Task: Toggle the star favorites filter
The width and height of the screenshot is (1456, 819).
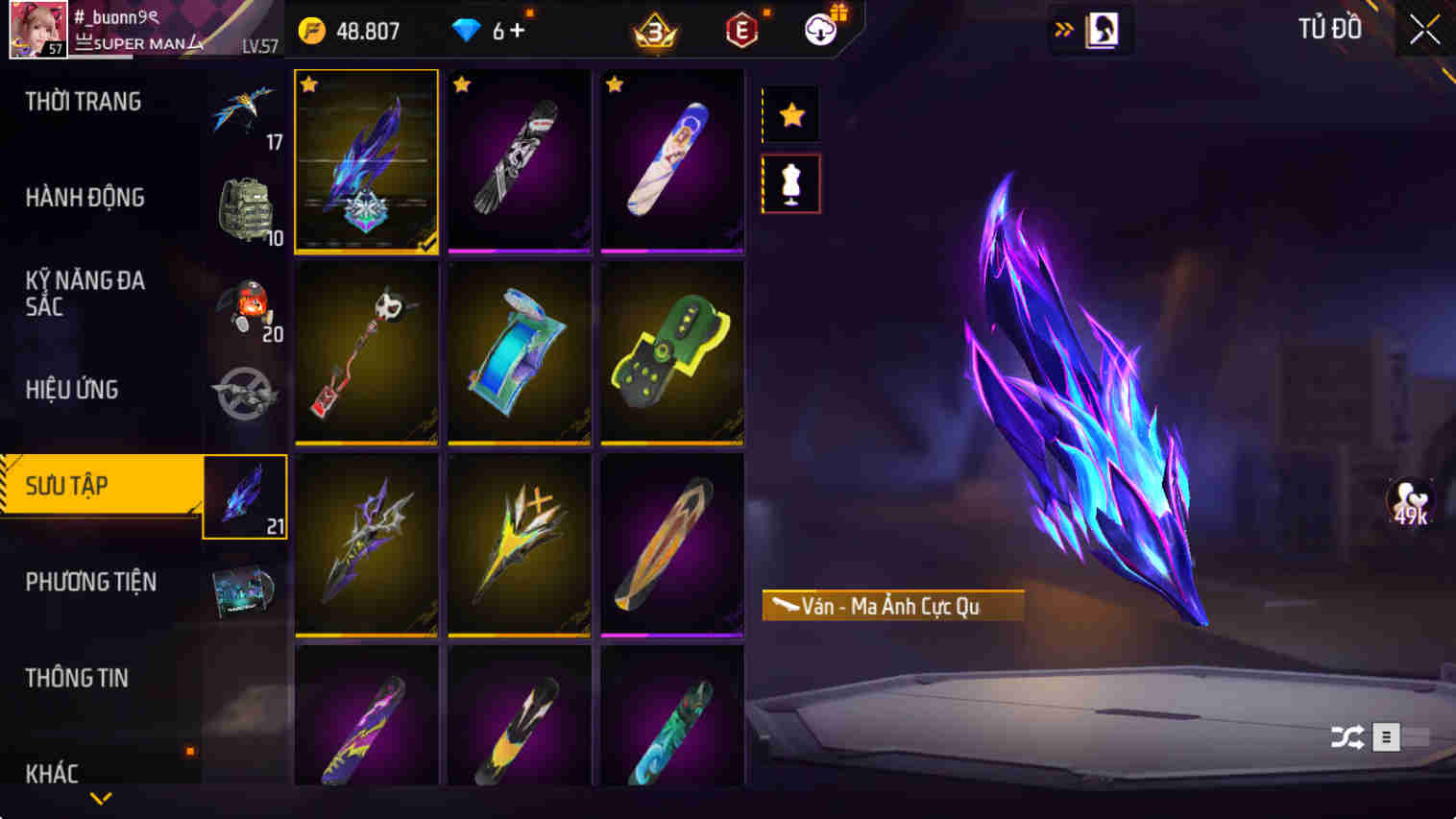Action: pyautogui.click(x=789, y=113)
